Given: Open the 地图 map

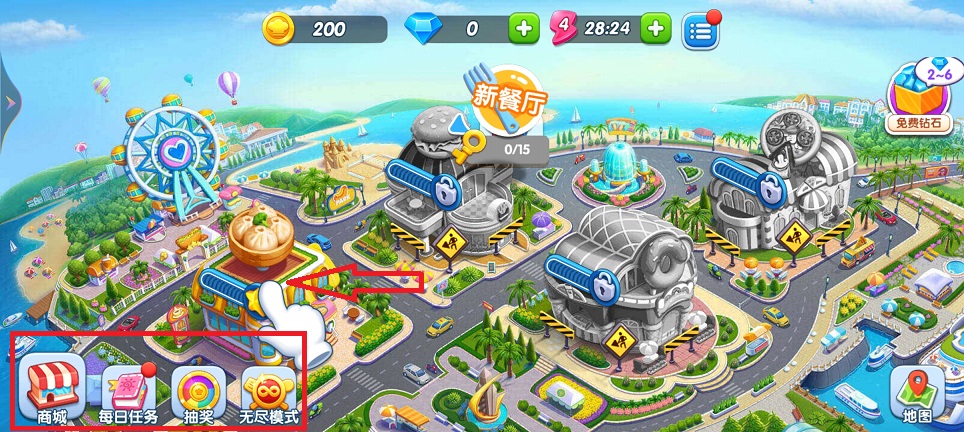Looking at the screenshot, I should (x=917, y=394).
